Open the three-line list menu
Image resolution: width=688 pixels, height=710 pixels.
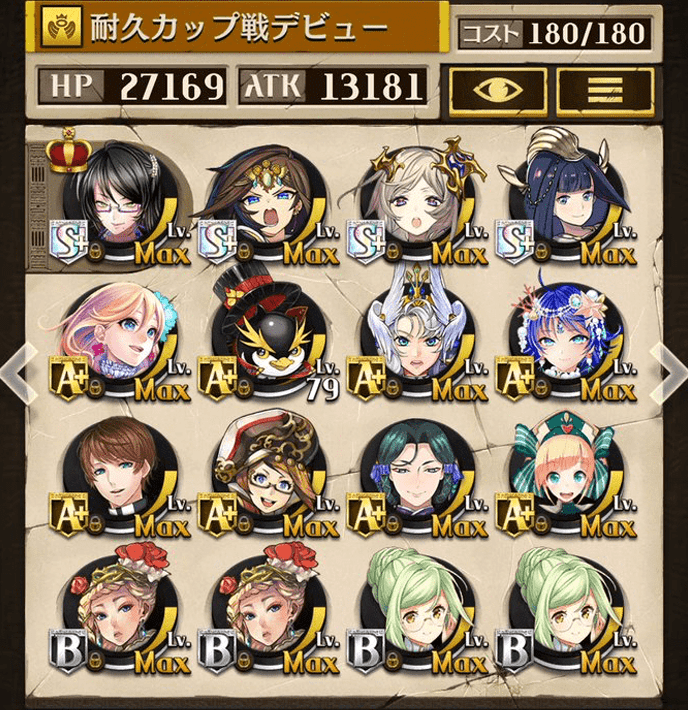(x=604, y=89)
